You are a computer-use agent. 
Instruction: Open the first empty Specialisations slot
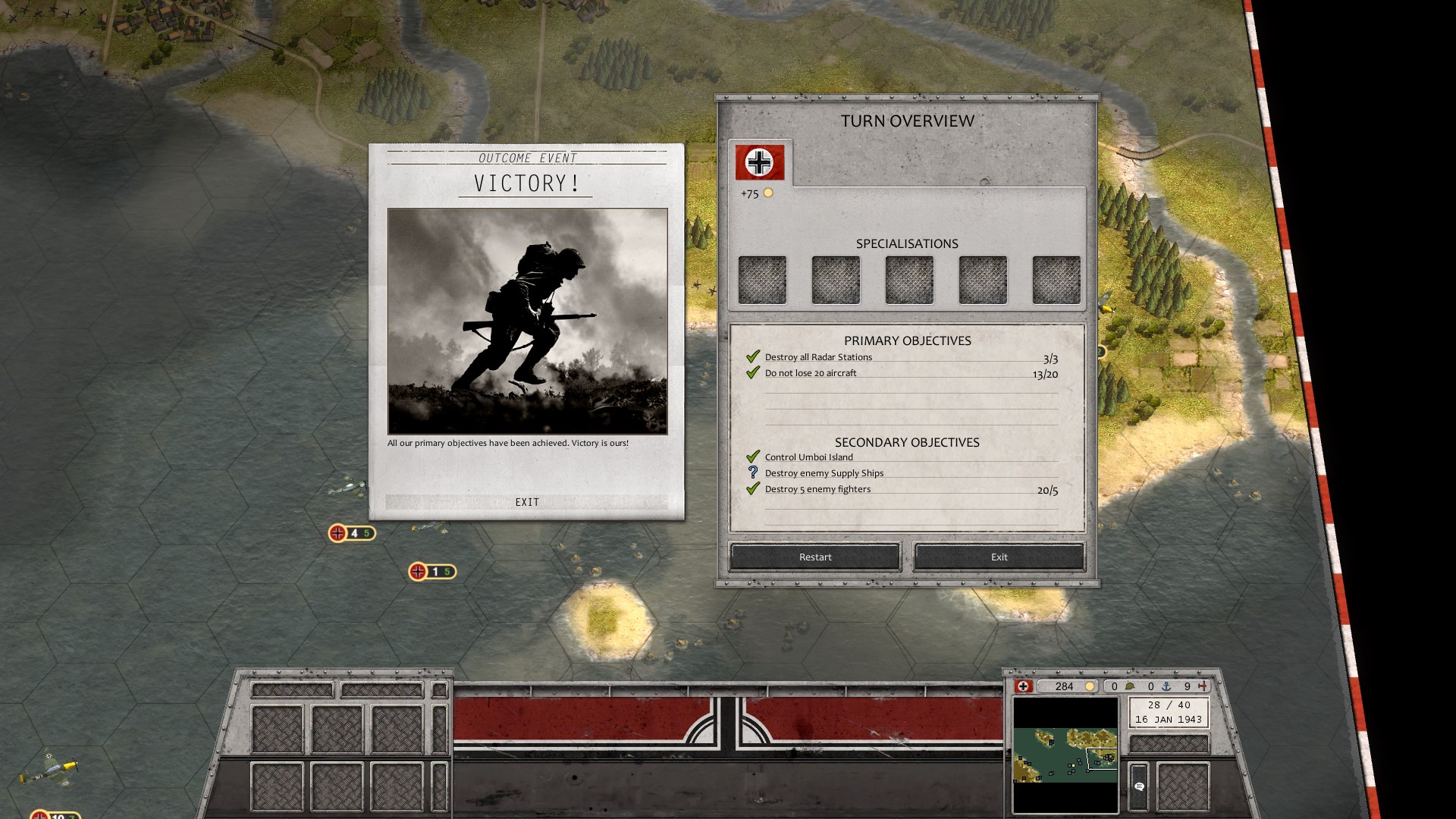(x=762, y=279)
